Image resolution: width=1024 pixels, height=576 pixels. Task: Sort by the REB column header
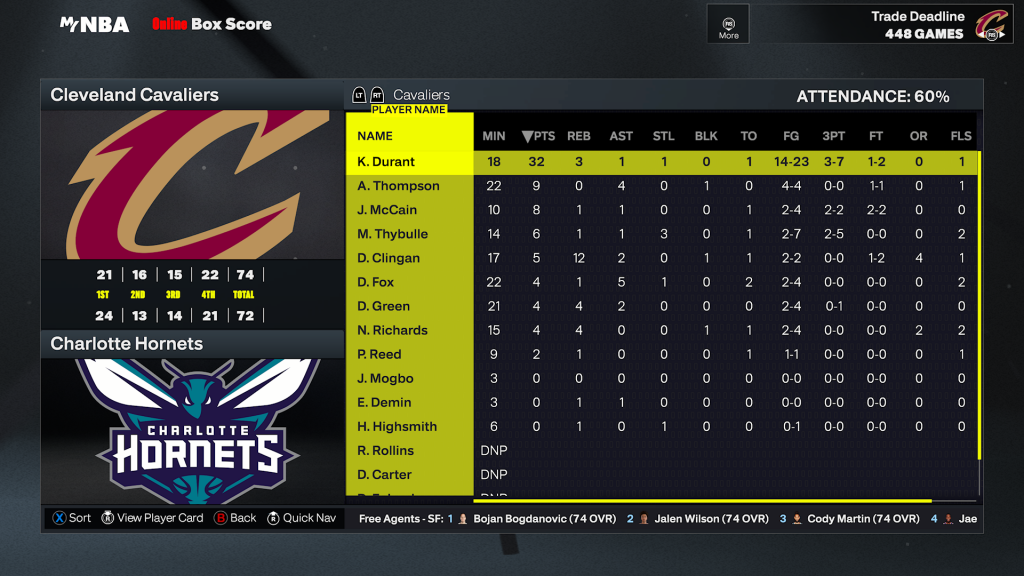(579, 136)
